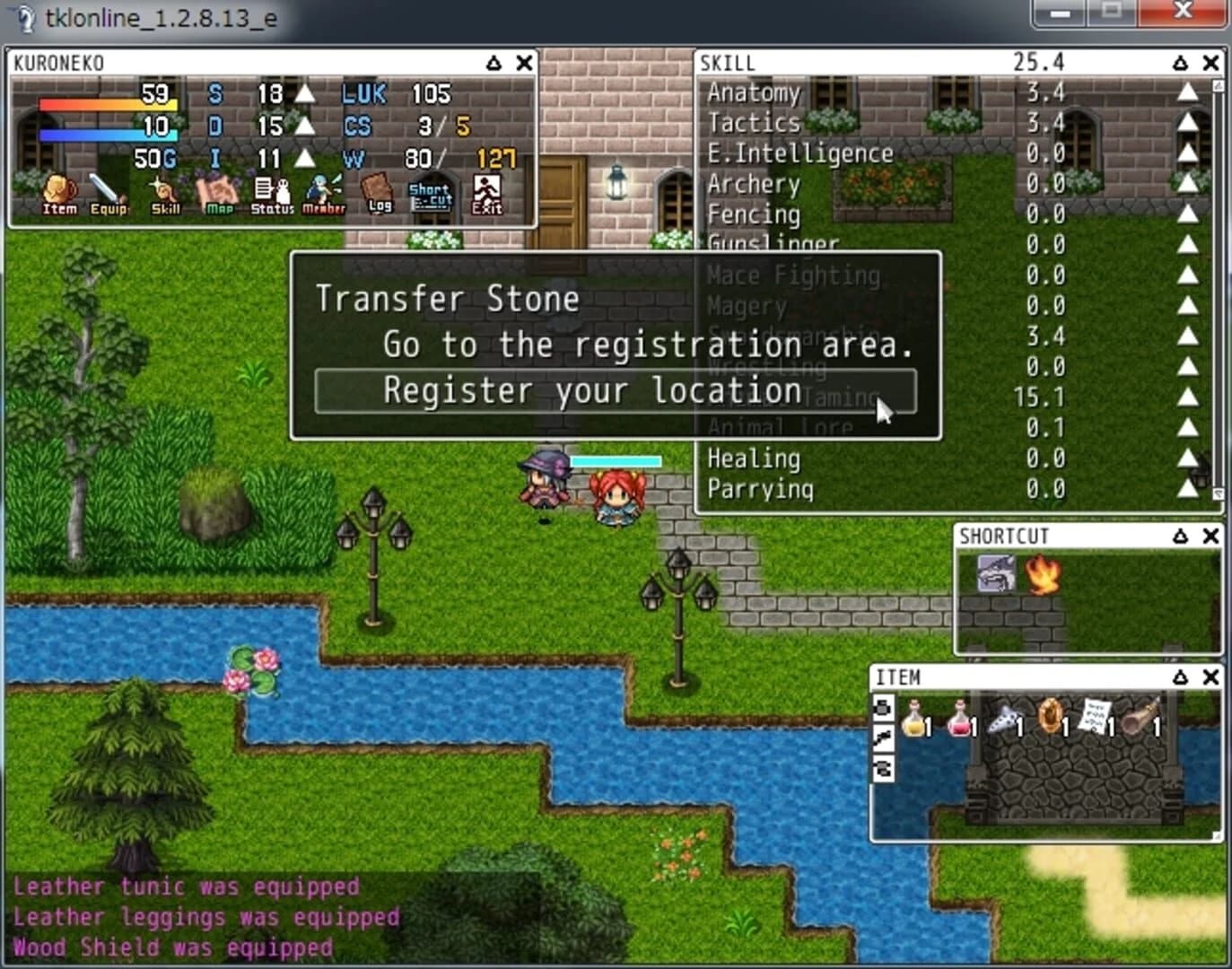Switch to the weapon category tab in ITEM panel

tap(883, 736)
